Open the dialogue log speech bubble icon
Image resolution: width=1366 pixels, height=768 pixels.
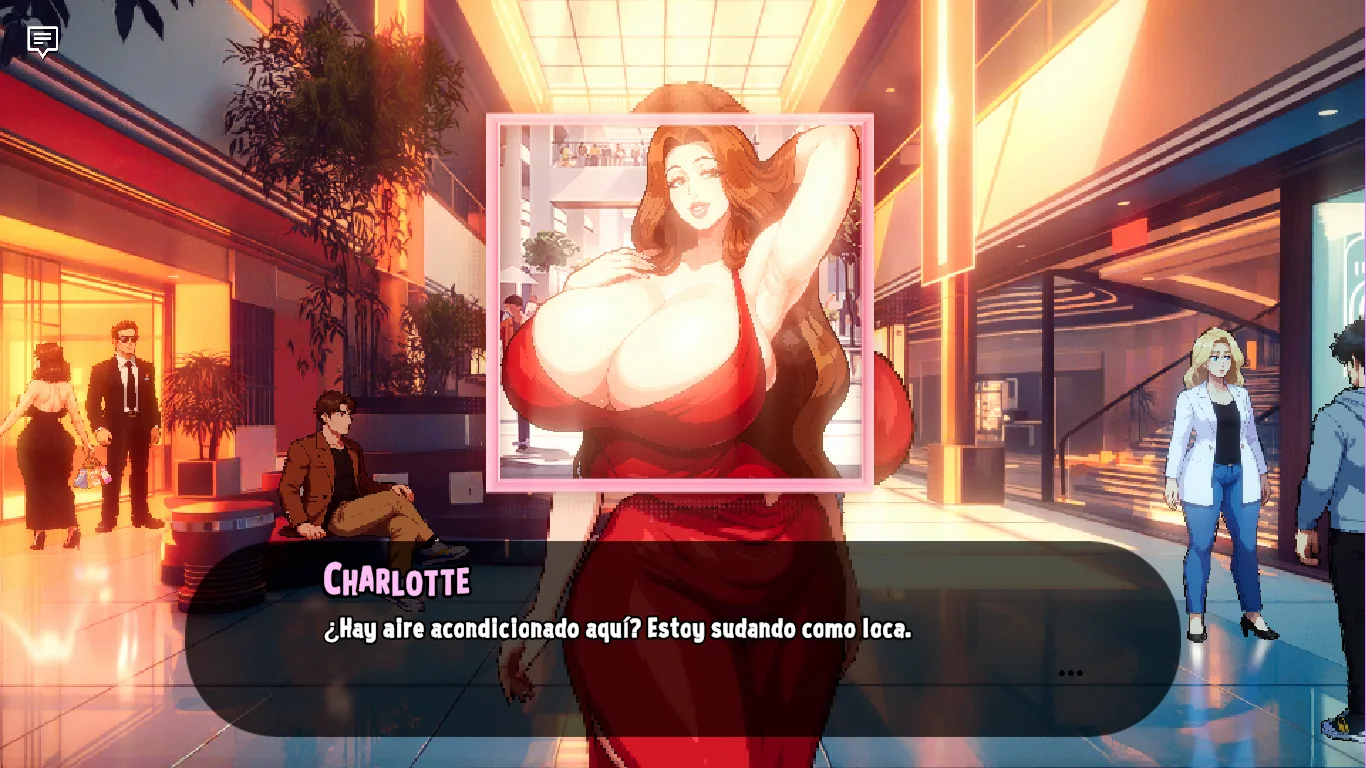click(42, 41)
